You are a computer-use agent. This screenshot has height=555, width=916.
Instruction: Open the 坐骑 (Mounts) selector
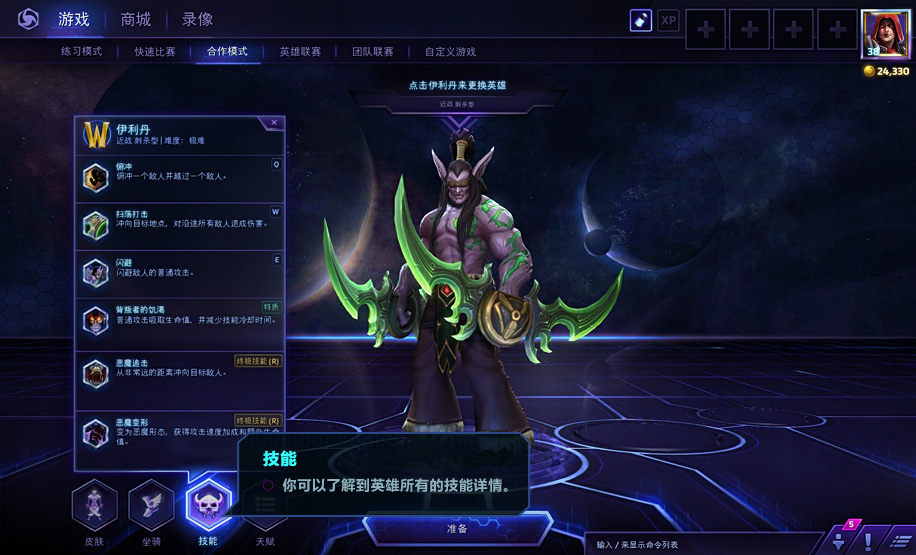[x=151, y=507]
